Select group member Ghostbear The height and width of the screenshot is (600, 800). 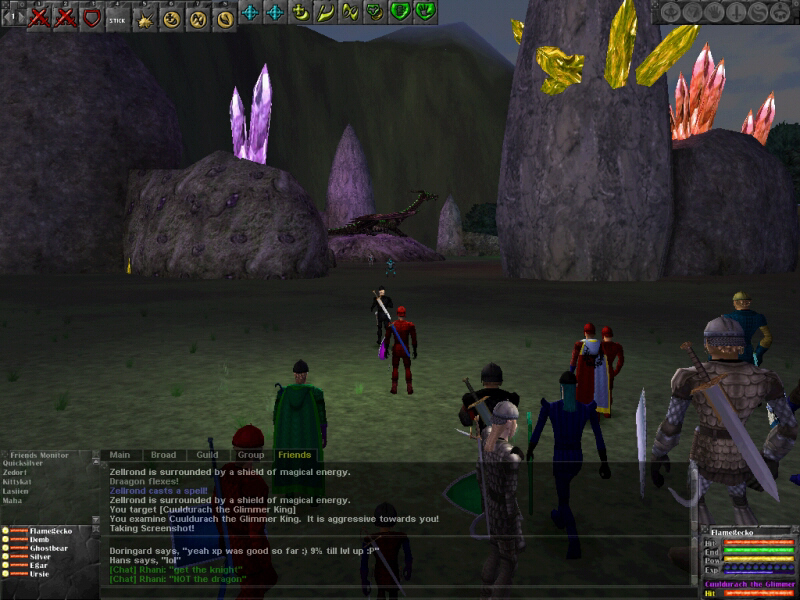coord(47,549)
